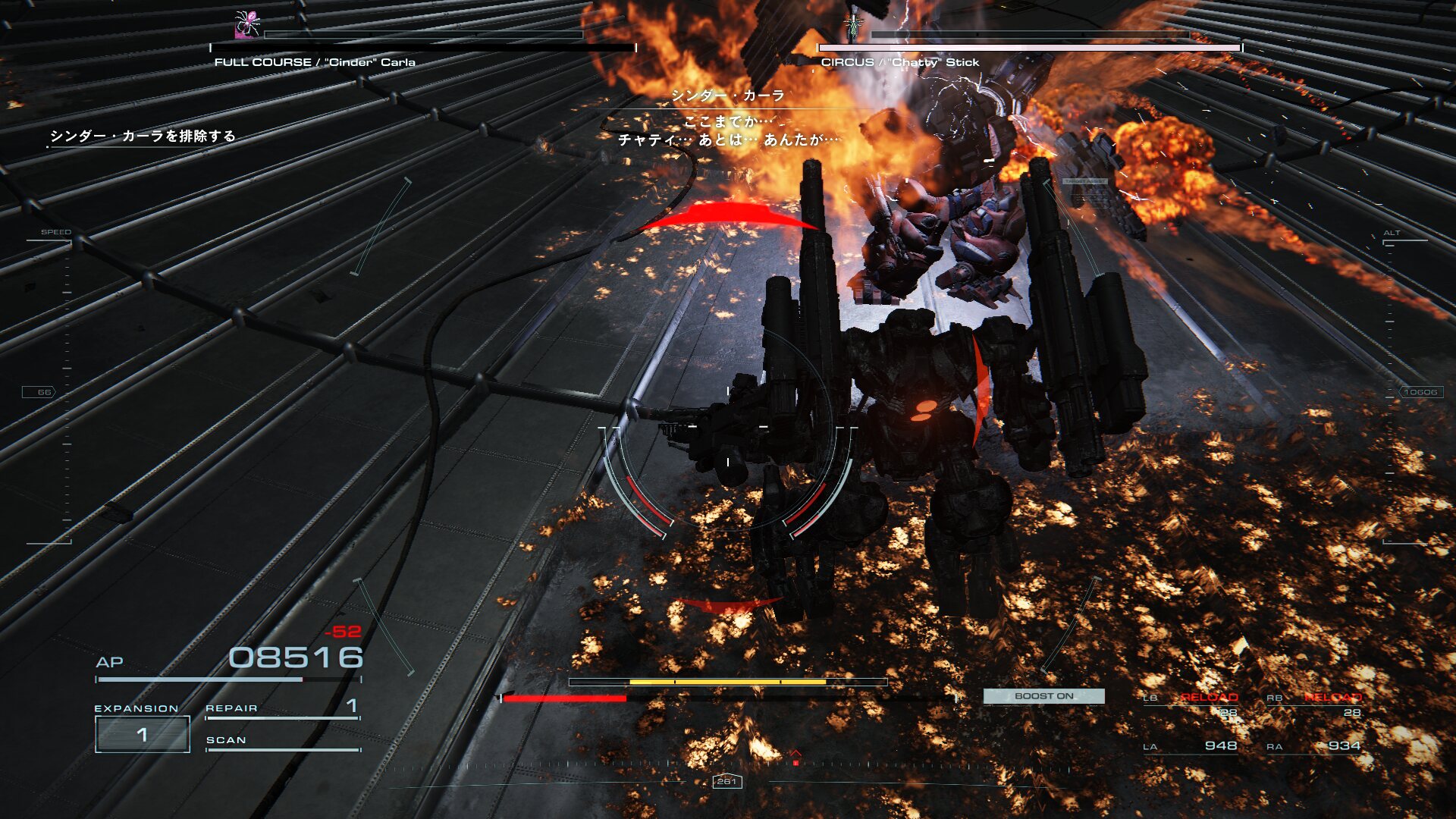
Task: Select the Expansion slot box
Action: 142,734
